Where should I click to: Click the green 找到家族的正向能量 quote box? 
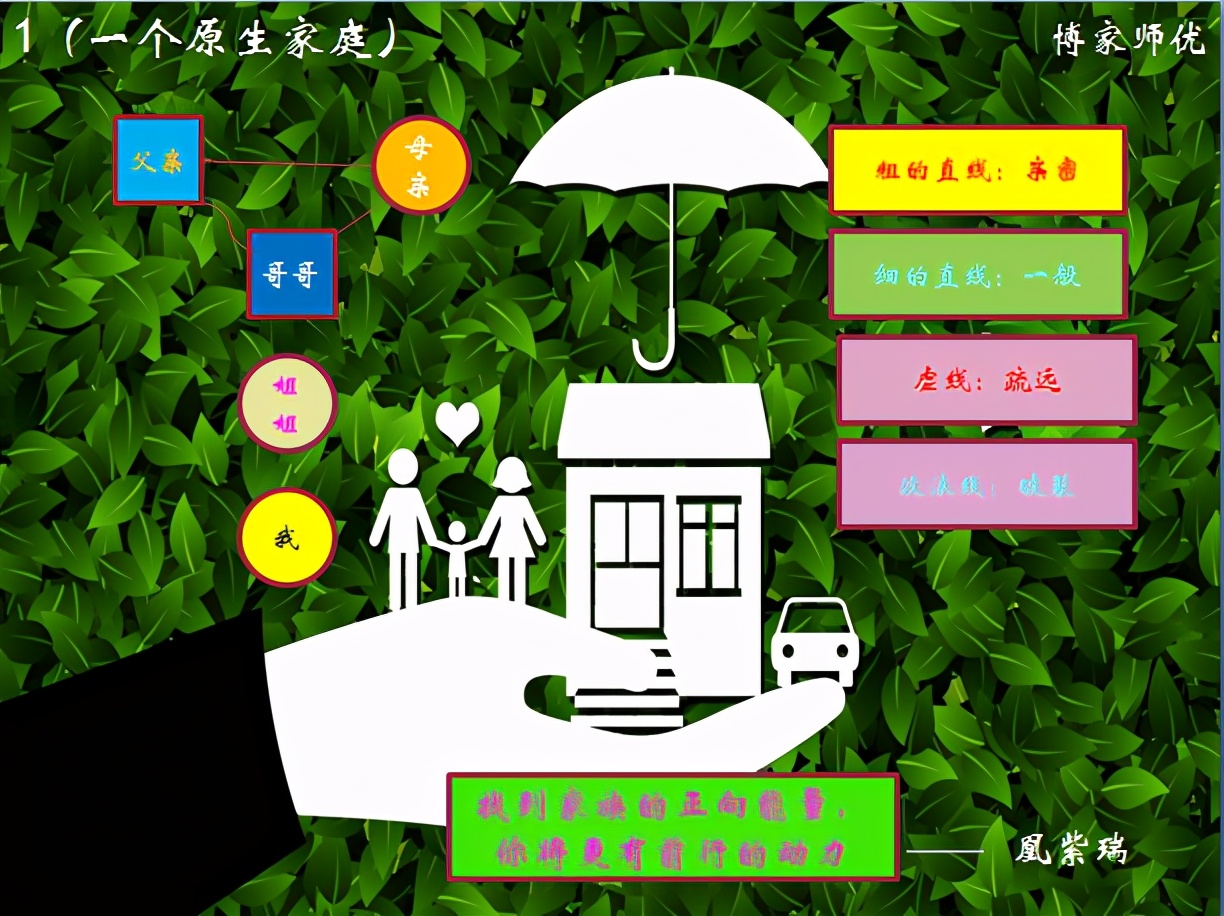point(672,826)
